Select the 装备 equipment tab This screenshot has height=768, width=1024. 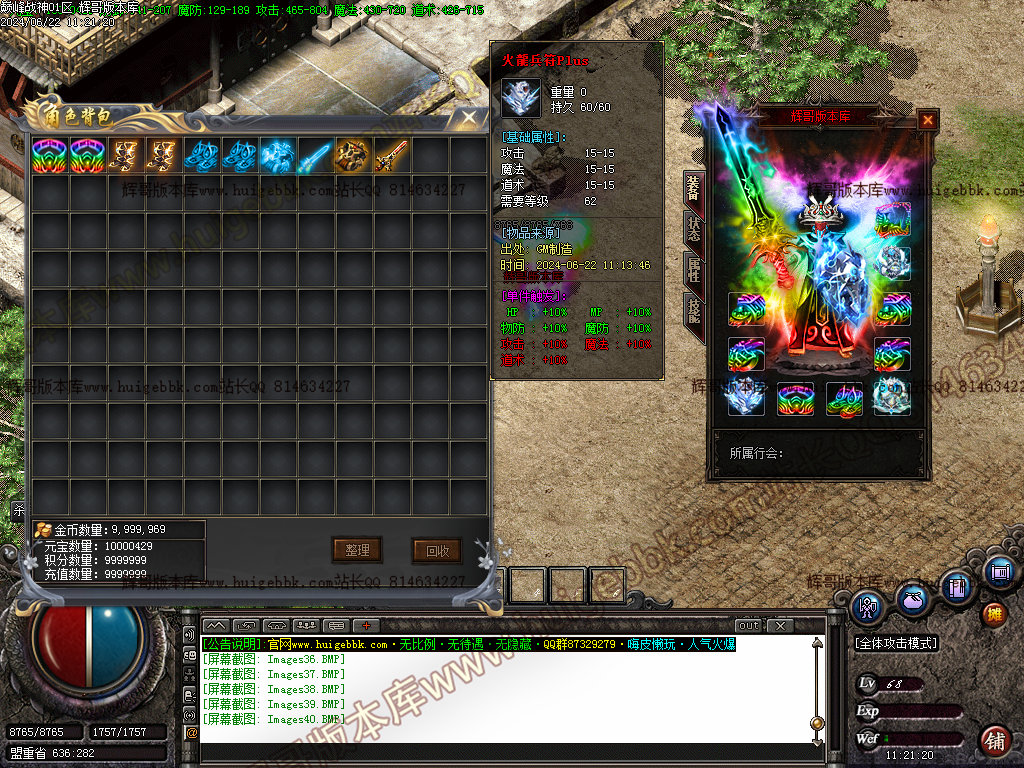[x=692, y=186]
